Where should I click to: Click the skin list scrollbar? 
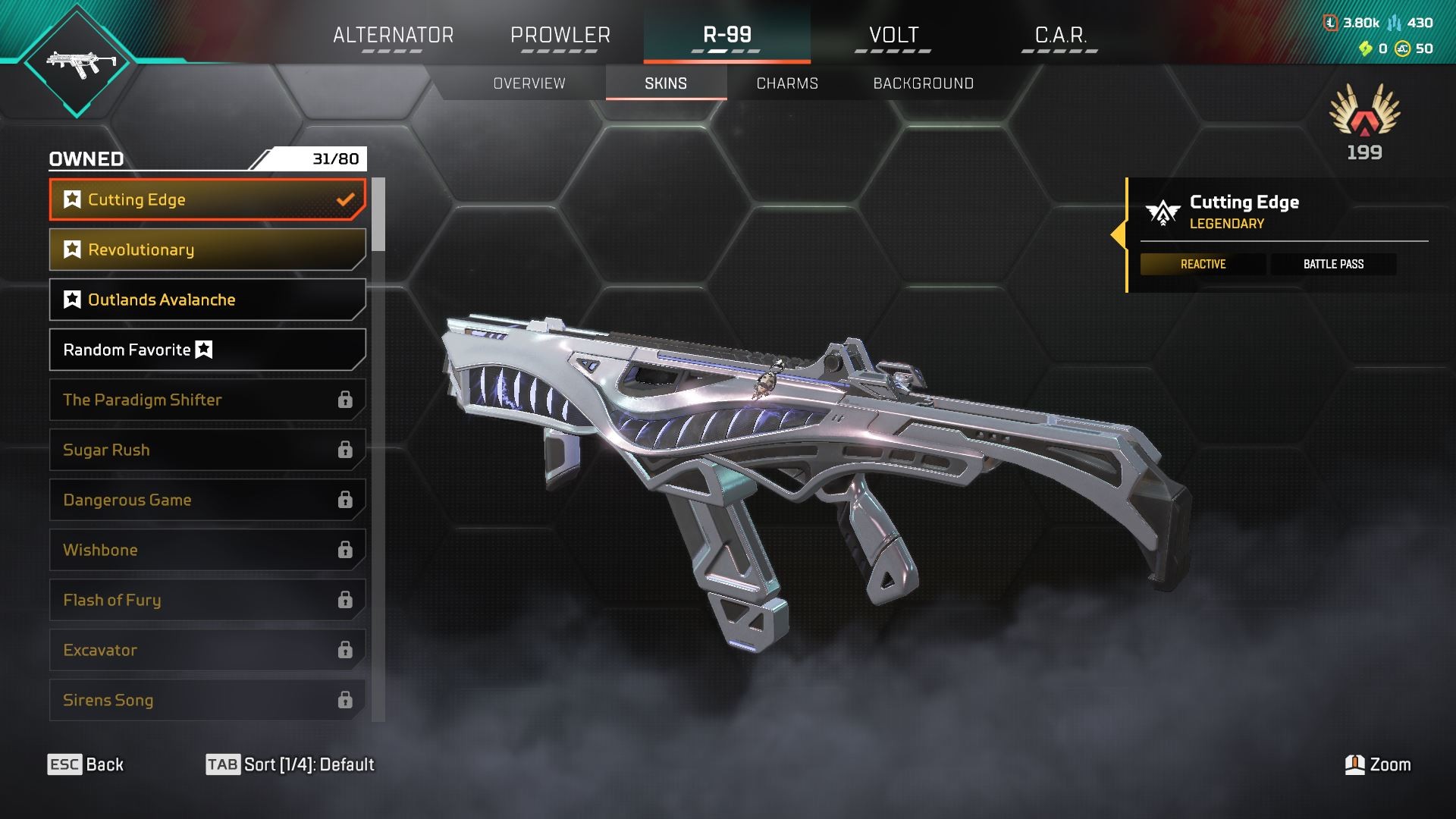(378, 215)
